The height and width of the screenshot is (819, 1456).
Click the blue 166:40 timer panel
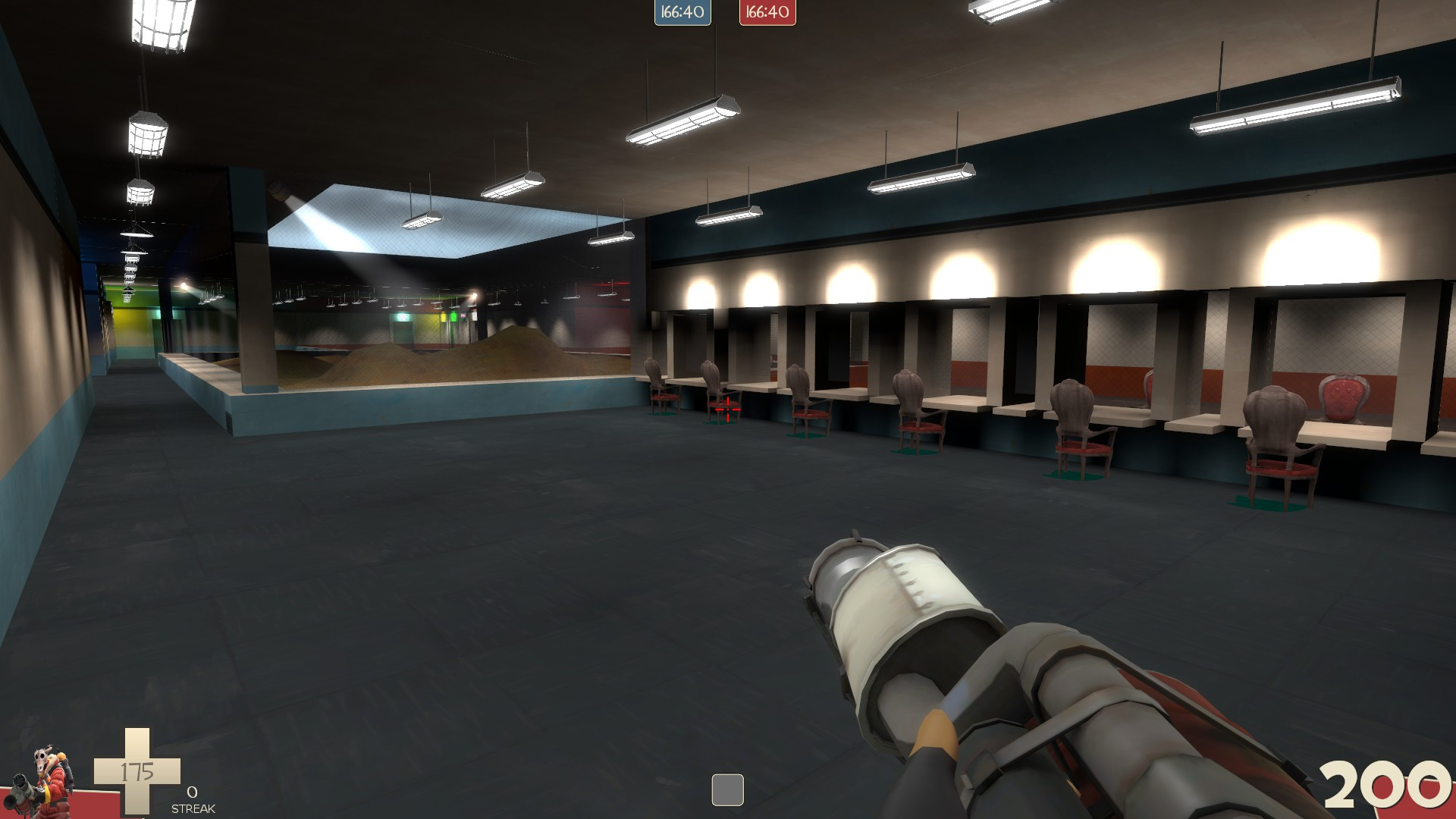681,12
